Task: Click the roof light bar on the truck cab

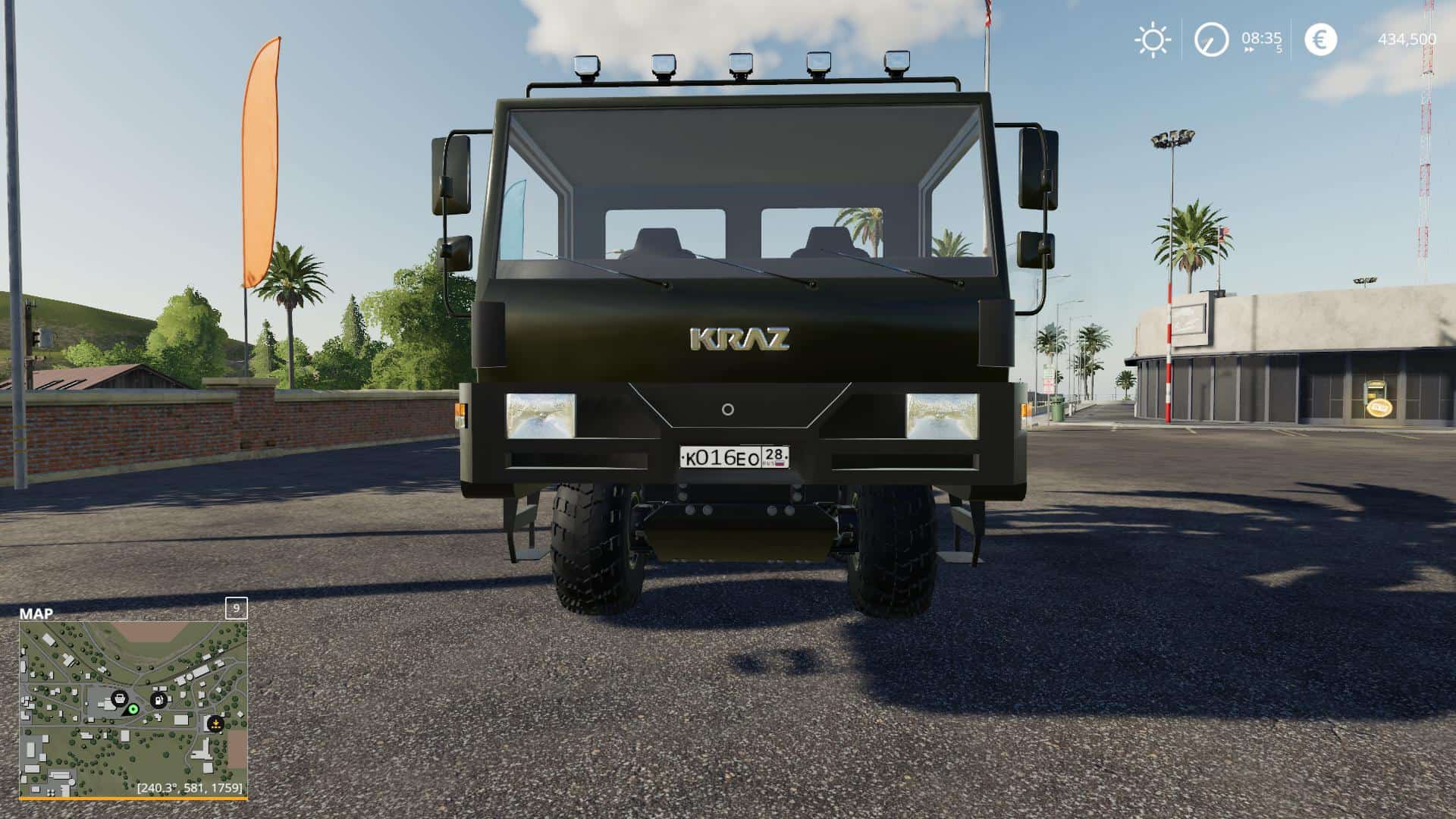Action: click(x=739, y=68)
